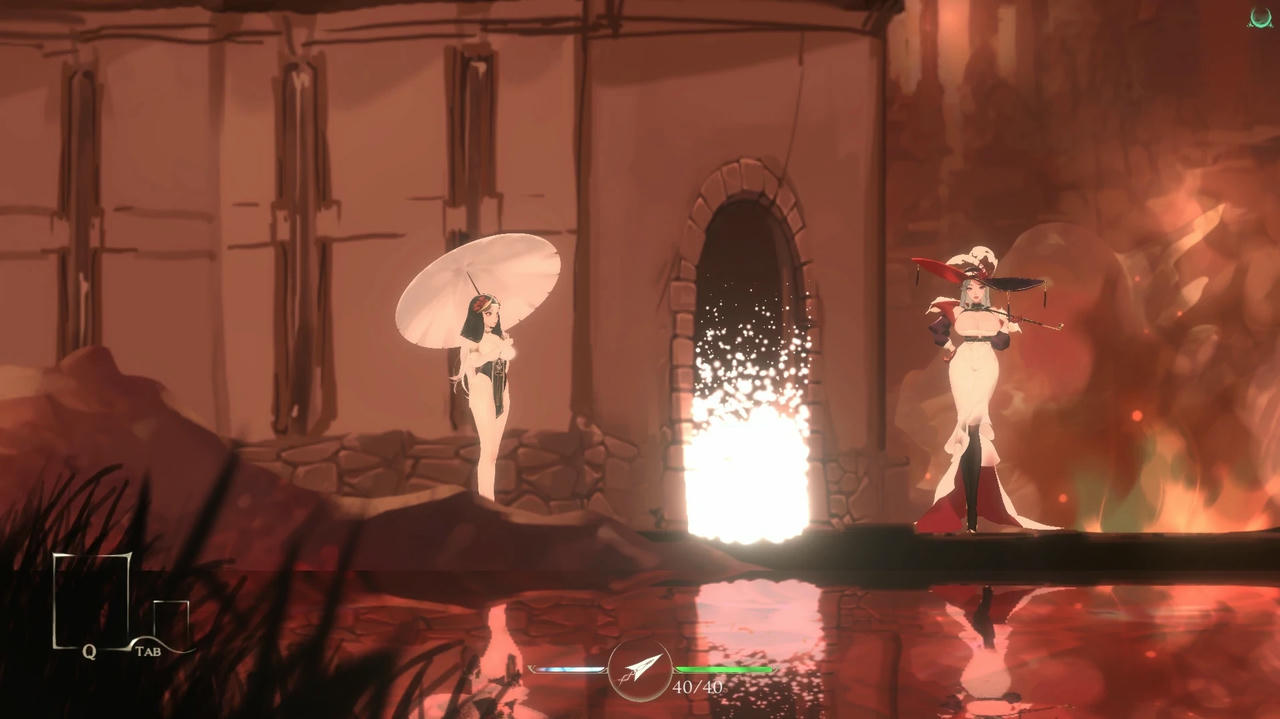Image resolution: width=1280 pixels, height=719 pixels.
Task: Select the large empty item slot
Action: pyautogui.click(x=92, y=599)
